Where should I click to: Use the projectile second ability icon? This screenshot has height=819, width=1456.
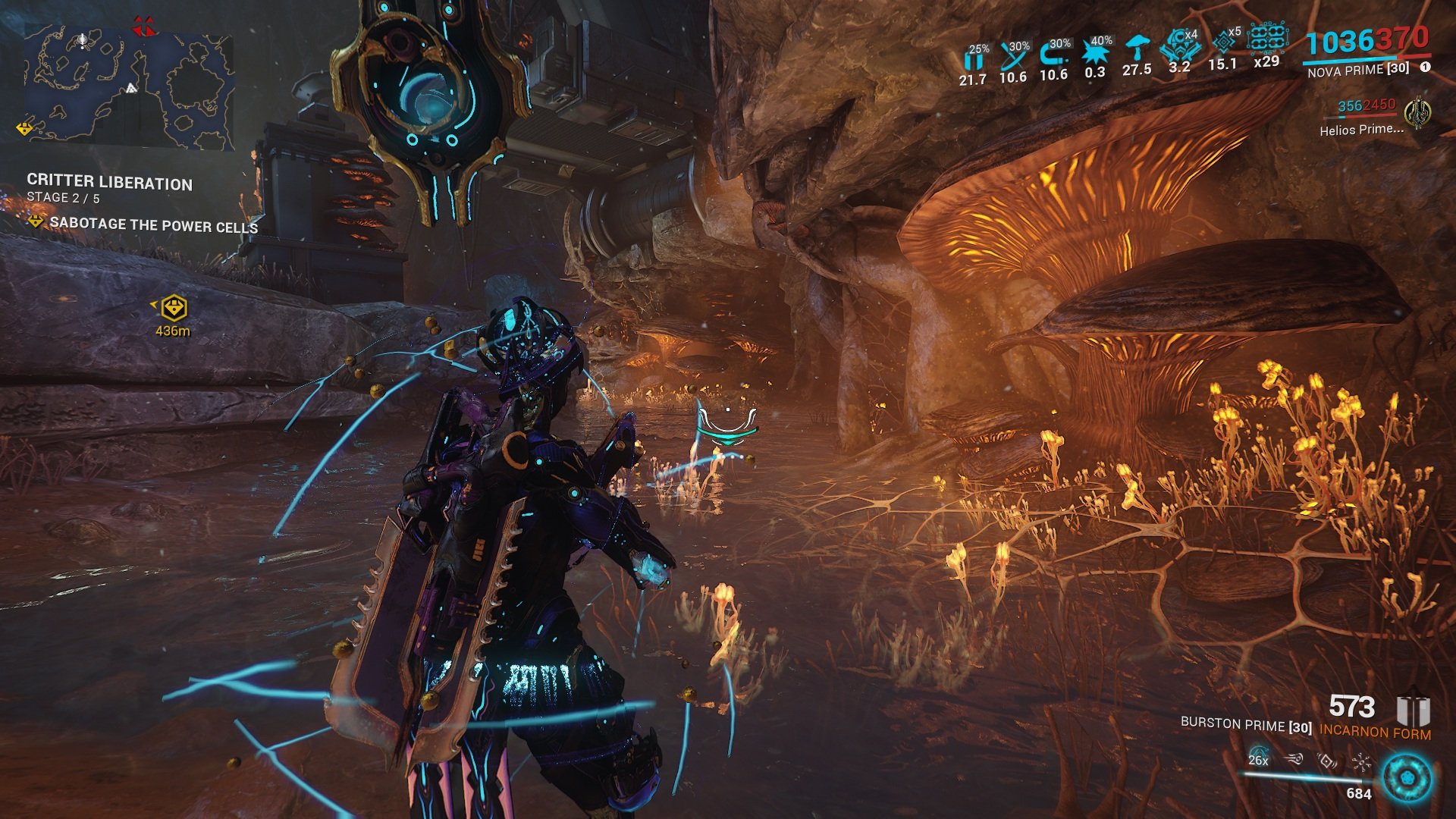1294,758
